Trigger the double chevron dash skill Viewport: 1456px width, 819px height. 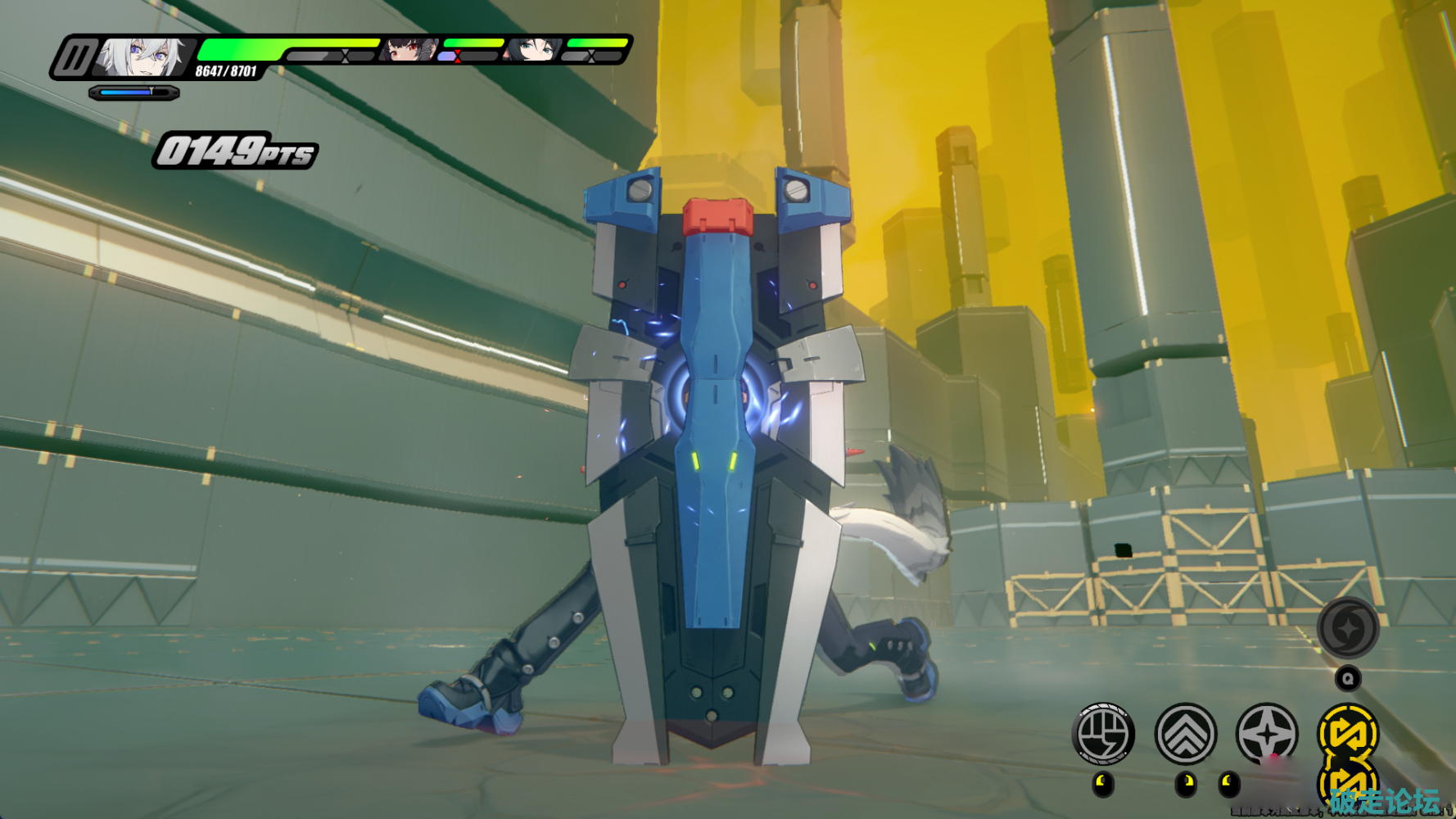[1185, 734]
